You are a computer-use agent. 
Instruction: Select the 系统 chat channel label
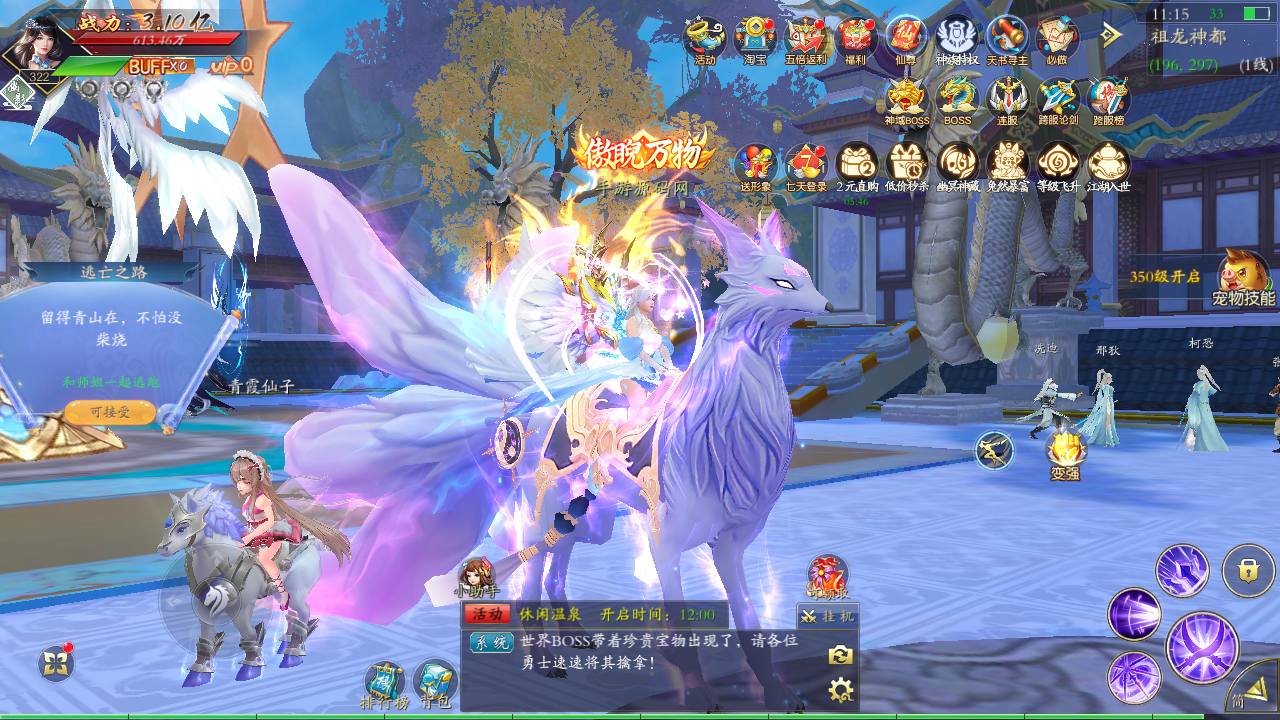490,641
